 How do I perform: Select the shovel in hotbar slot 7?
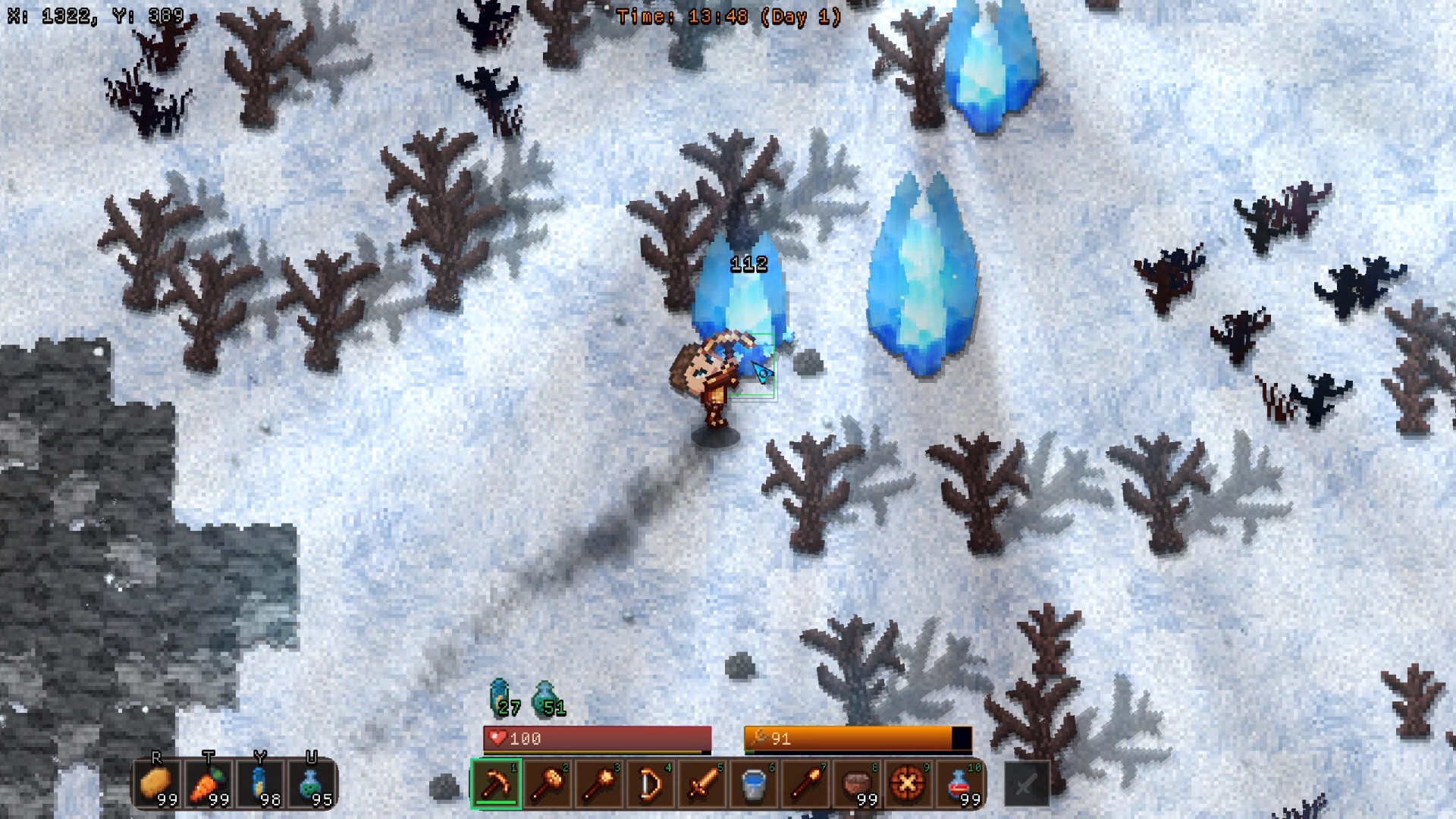(805, 785)
